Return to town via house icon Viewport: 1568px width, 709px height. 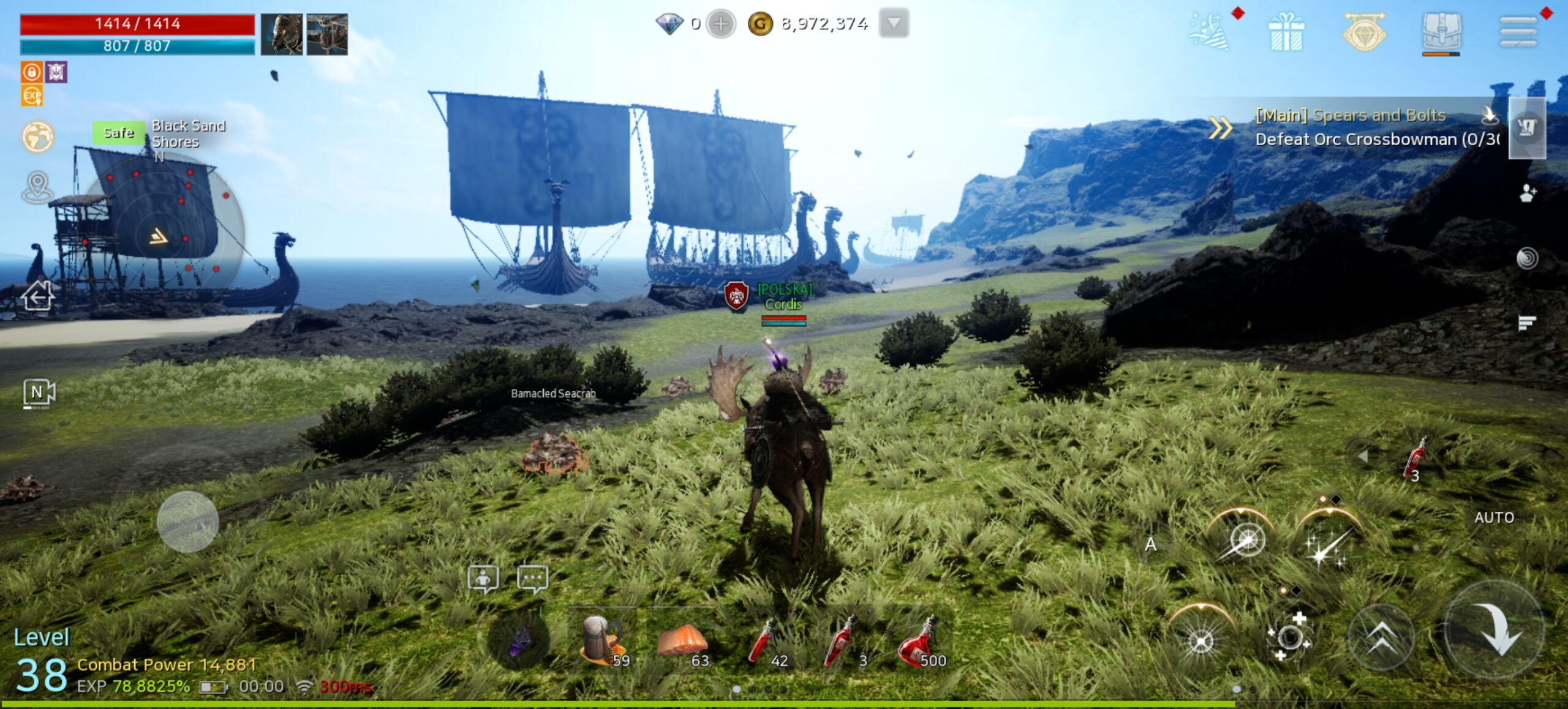(x=37, y=297)
